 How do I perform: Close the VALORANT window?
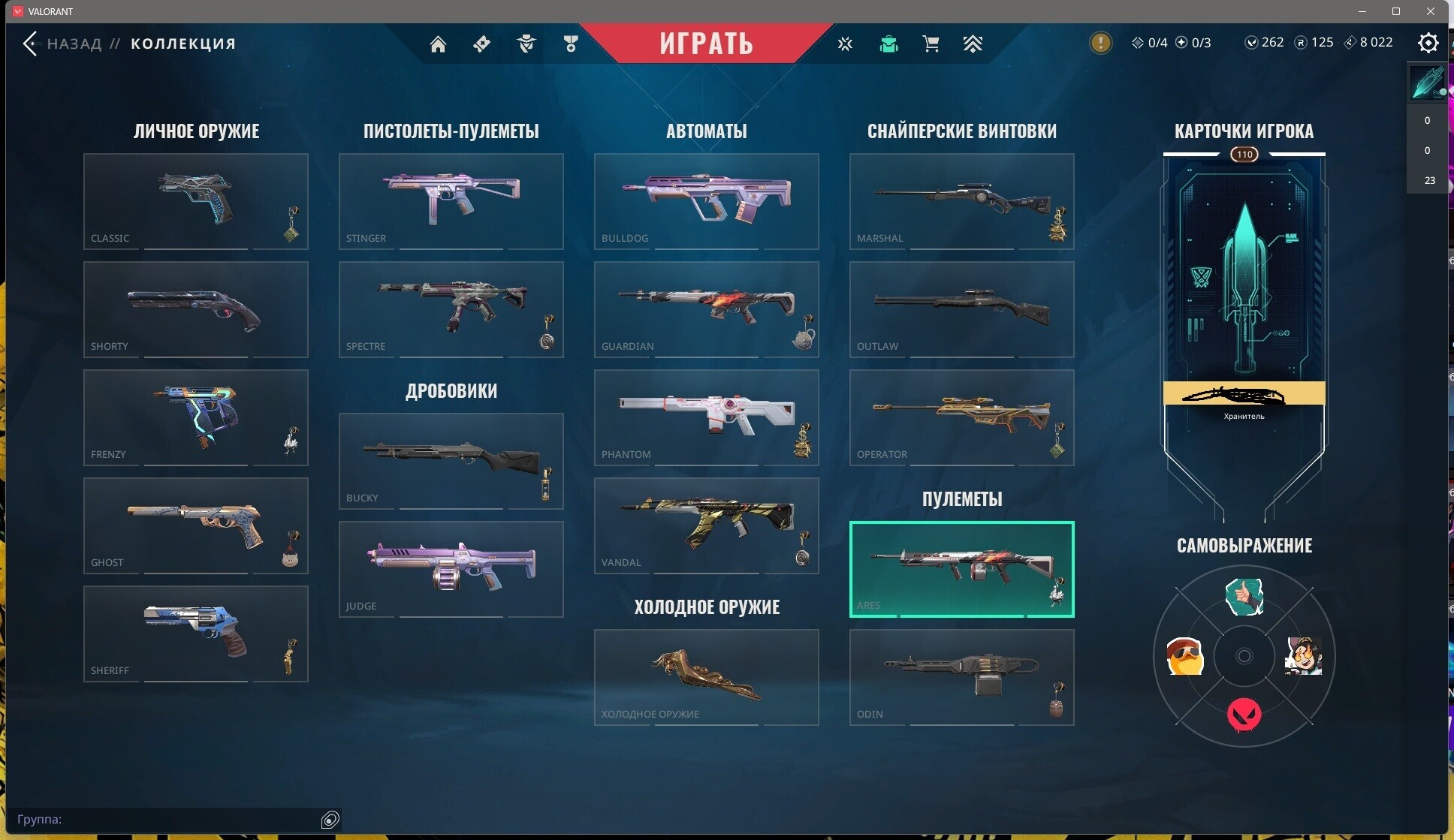point(1431,11)
